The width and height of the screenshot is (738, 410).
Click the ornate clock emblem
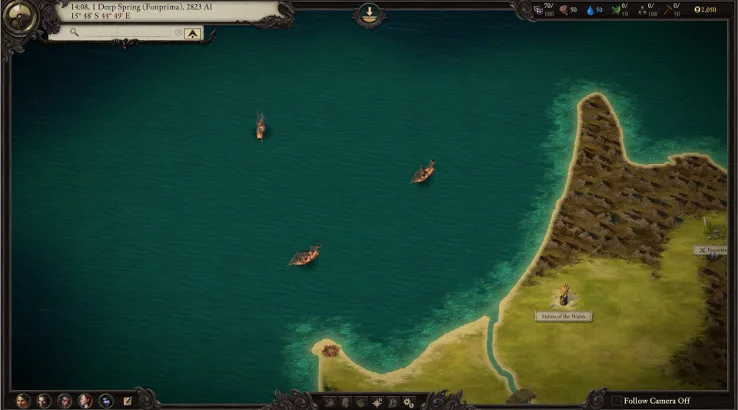tap(22, 19)
